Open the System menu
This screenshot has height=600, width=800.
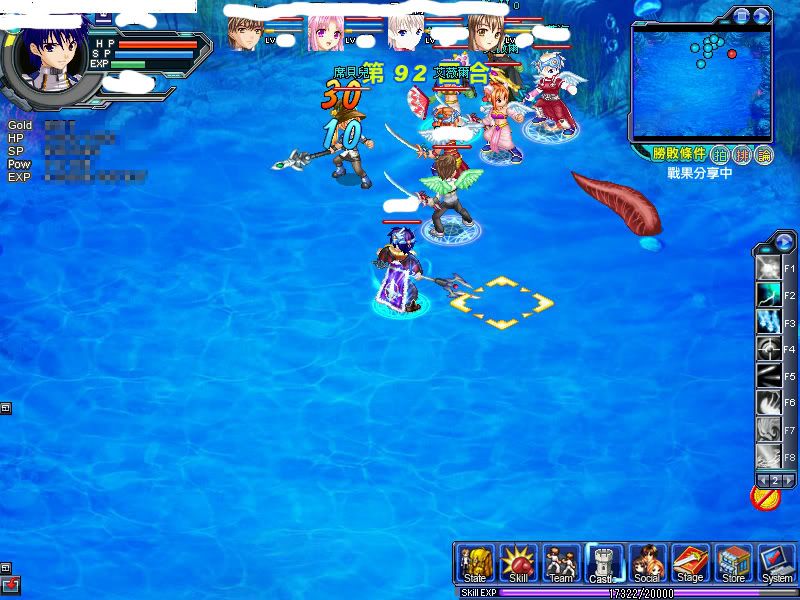point(776,564)
